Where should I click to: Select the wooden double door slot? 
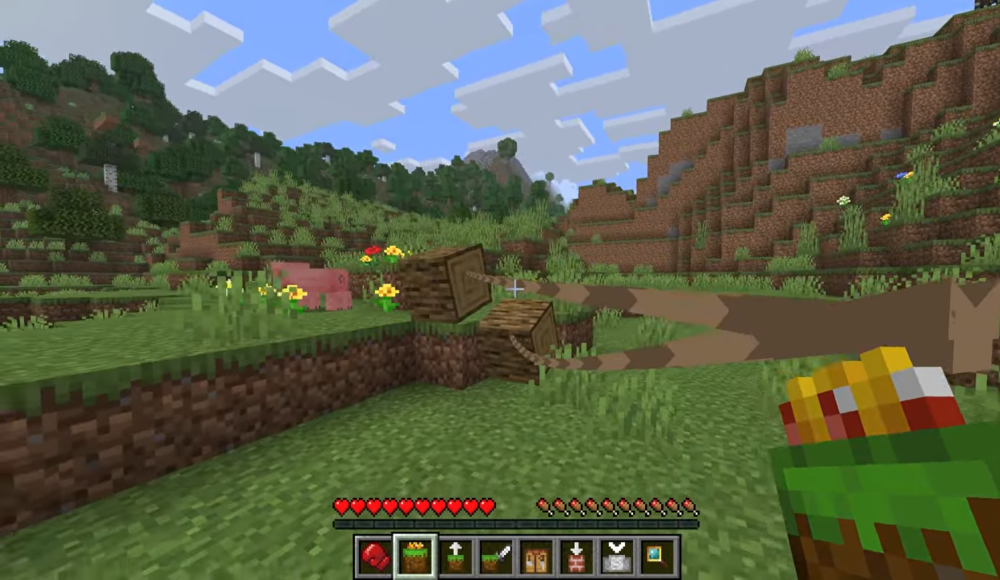pyautogui.click(x=537, y=555)
